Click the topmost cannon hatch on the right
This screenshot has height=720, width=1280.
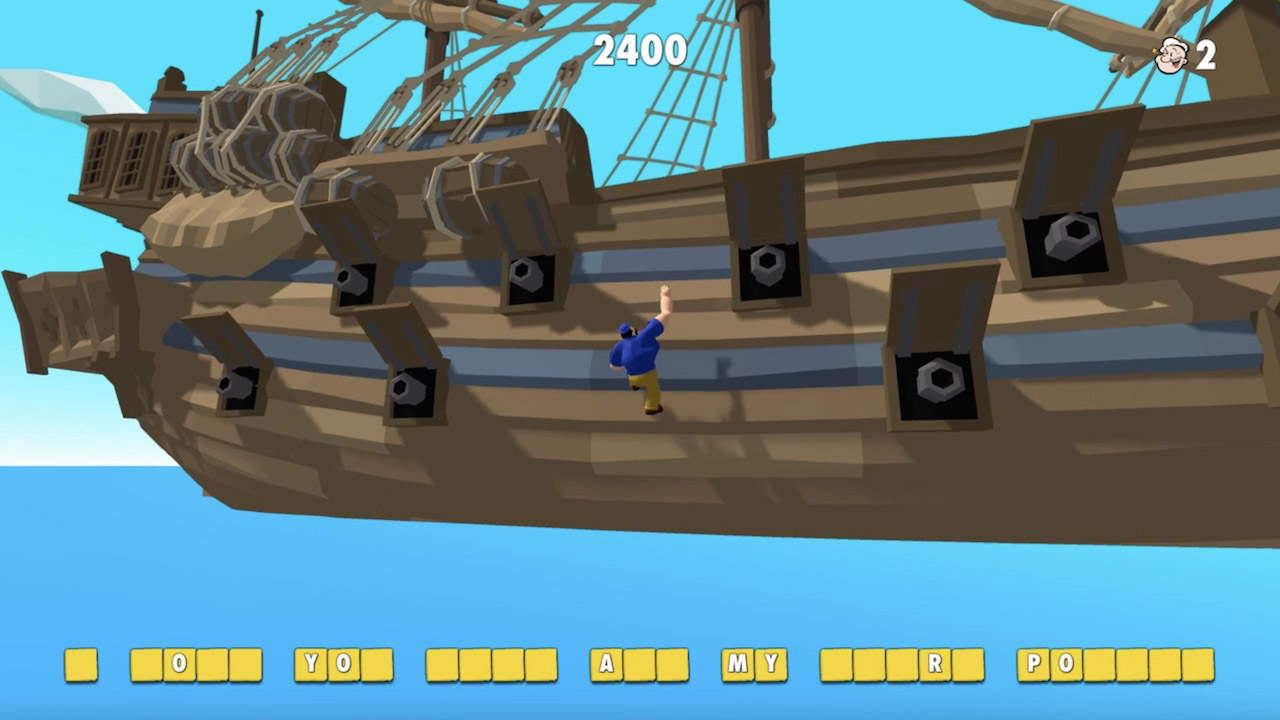click(1067, 238)
